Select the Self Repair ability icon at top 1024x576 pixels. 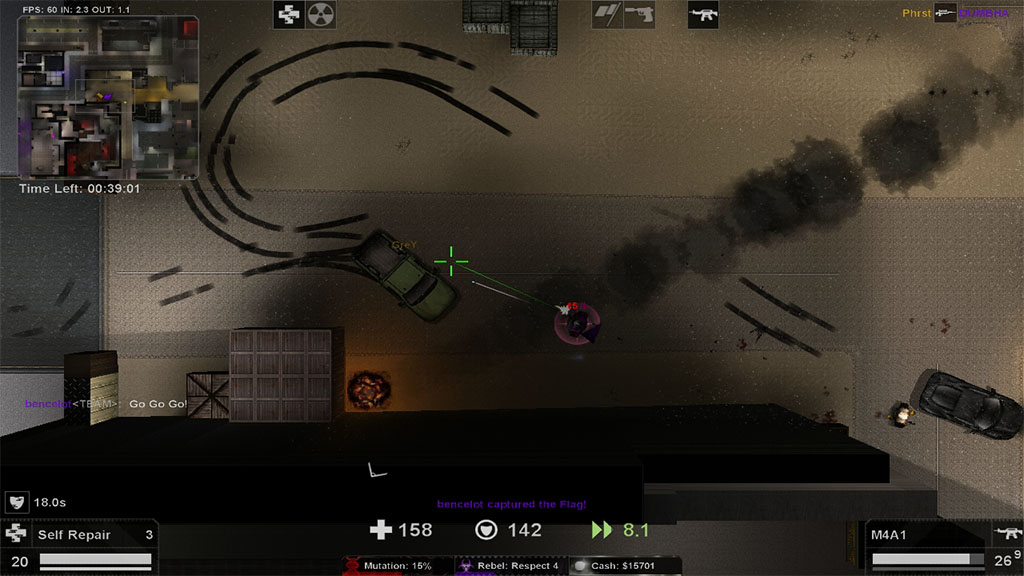290,14
